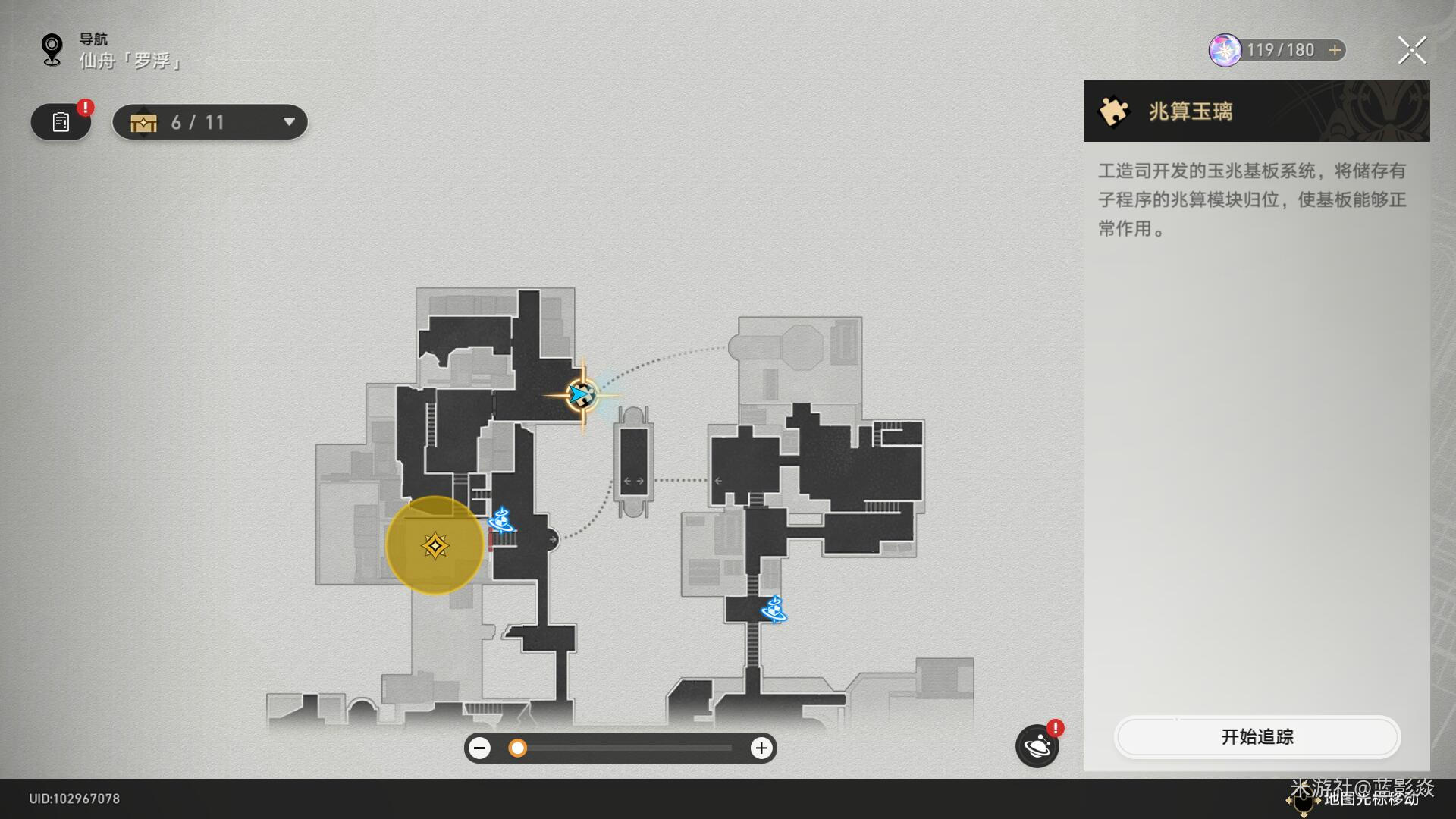This screenshot has width=1456, height=819.
Task: Select the golden puzzle marker on map
Action: point(435,546)
